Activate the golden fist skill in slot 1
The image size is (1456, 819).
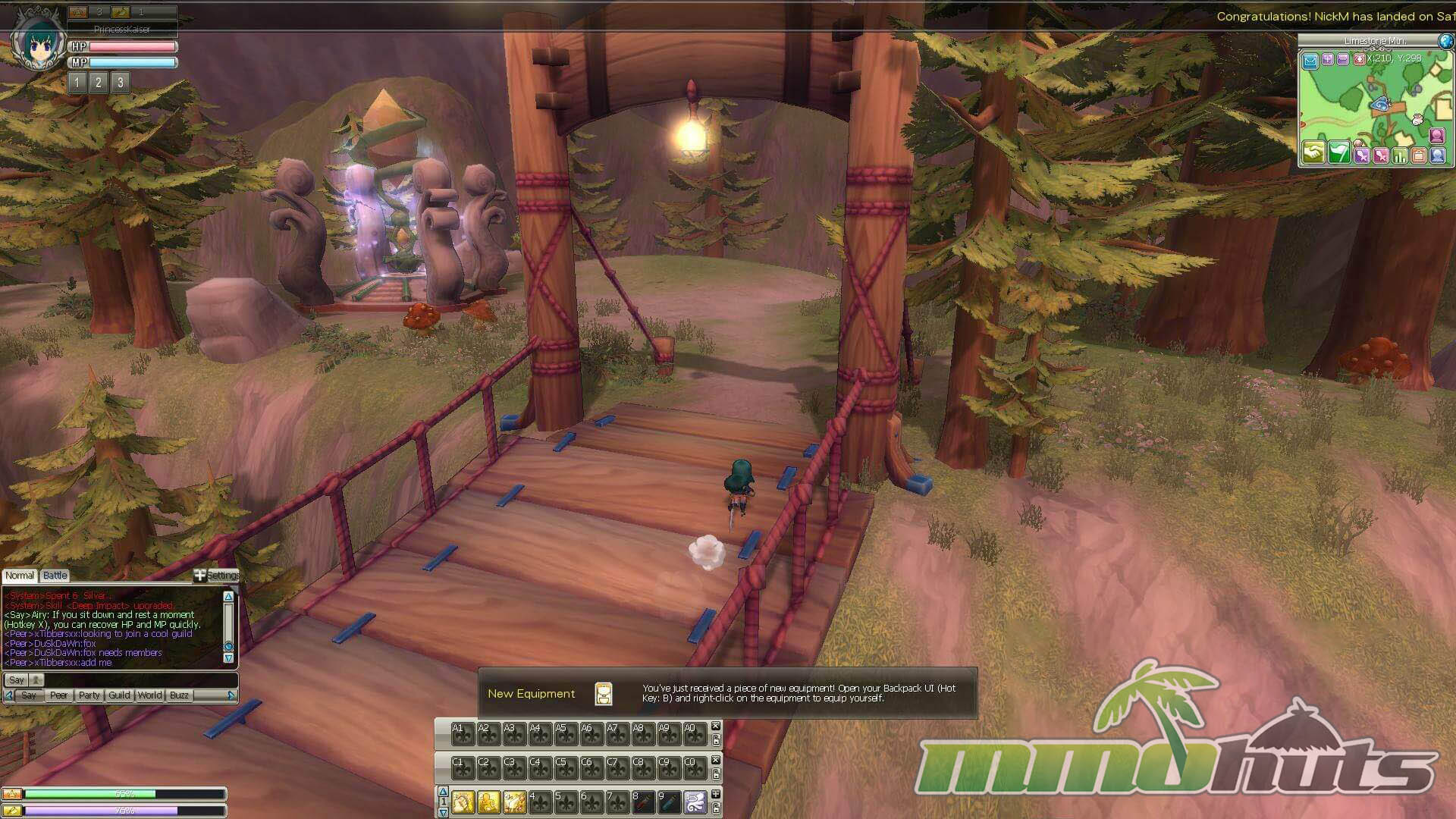click(463, 802)
